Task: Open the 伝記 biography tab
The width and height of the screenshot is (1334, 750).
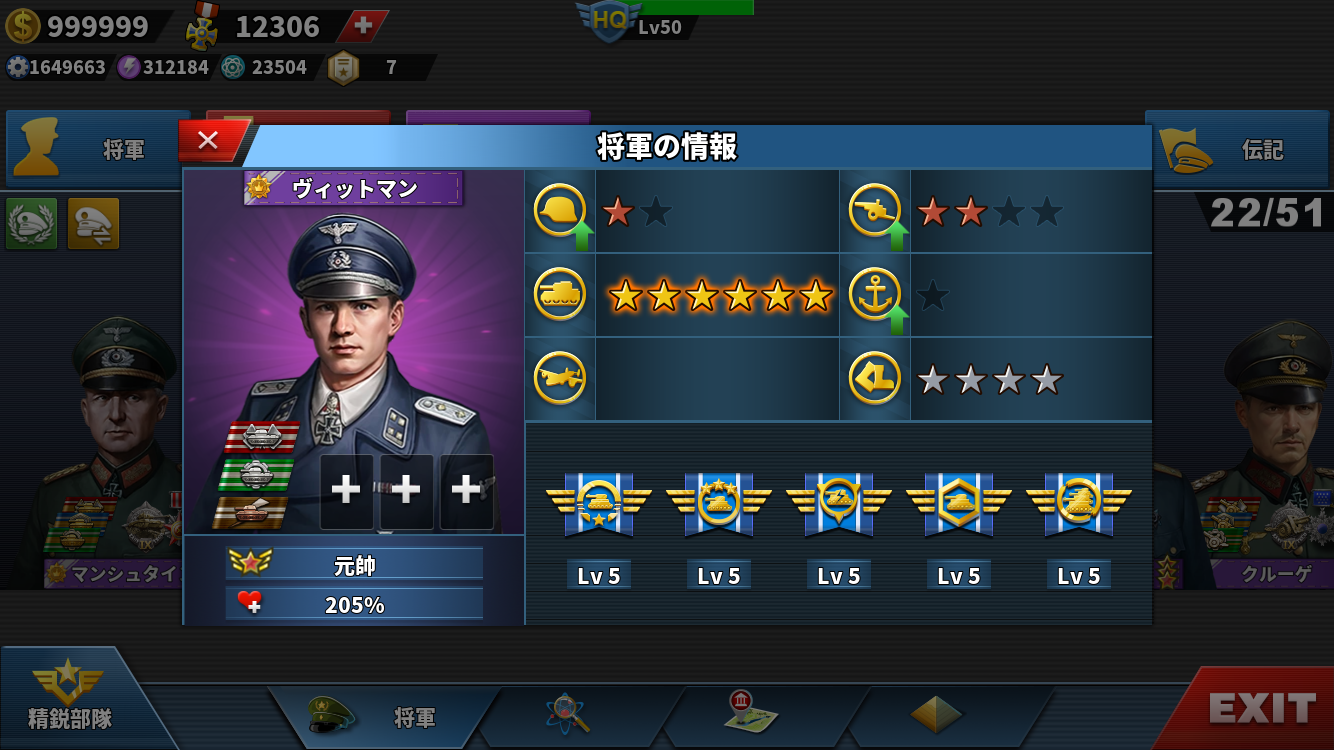Action: (x=1238, y=150)
